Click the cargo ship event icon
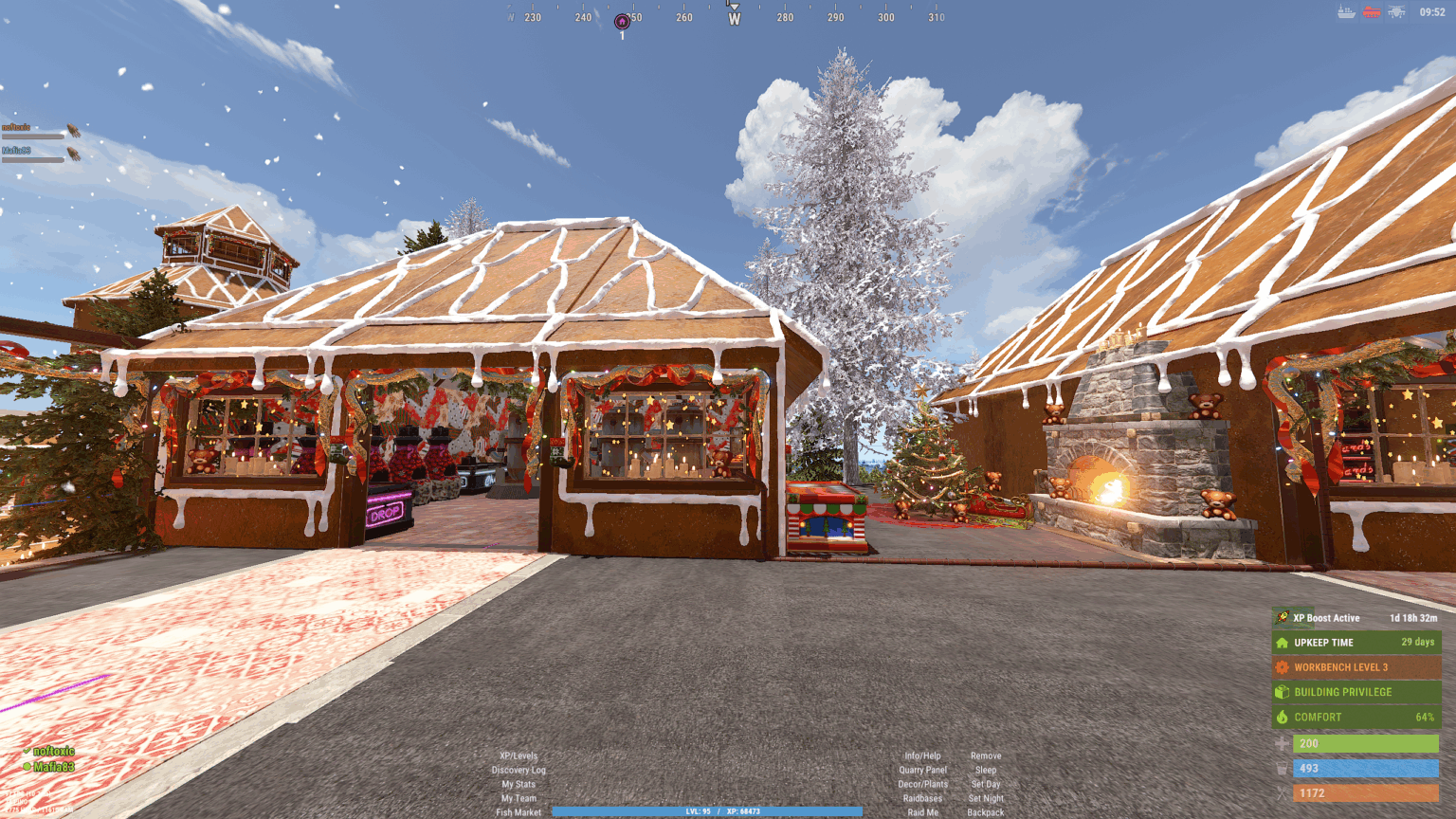This screenshot has height=819, width=1456. click(1346, 11)
